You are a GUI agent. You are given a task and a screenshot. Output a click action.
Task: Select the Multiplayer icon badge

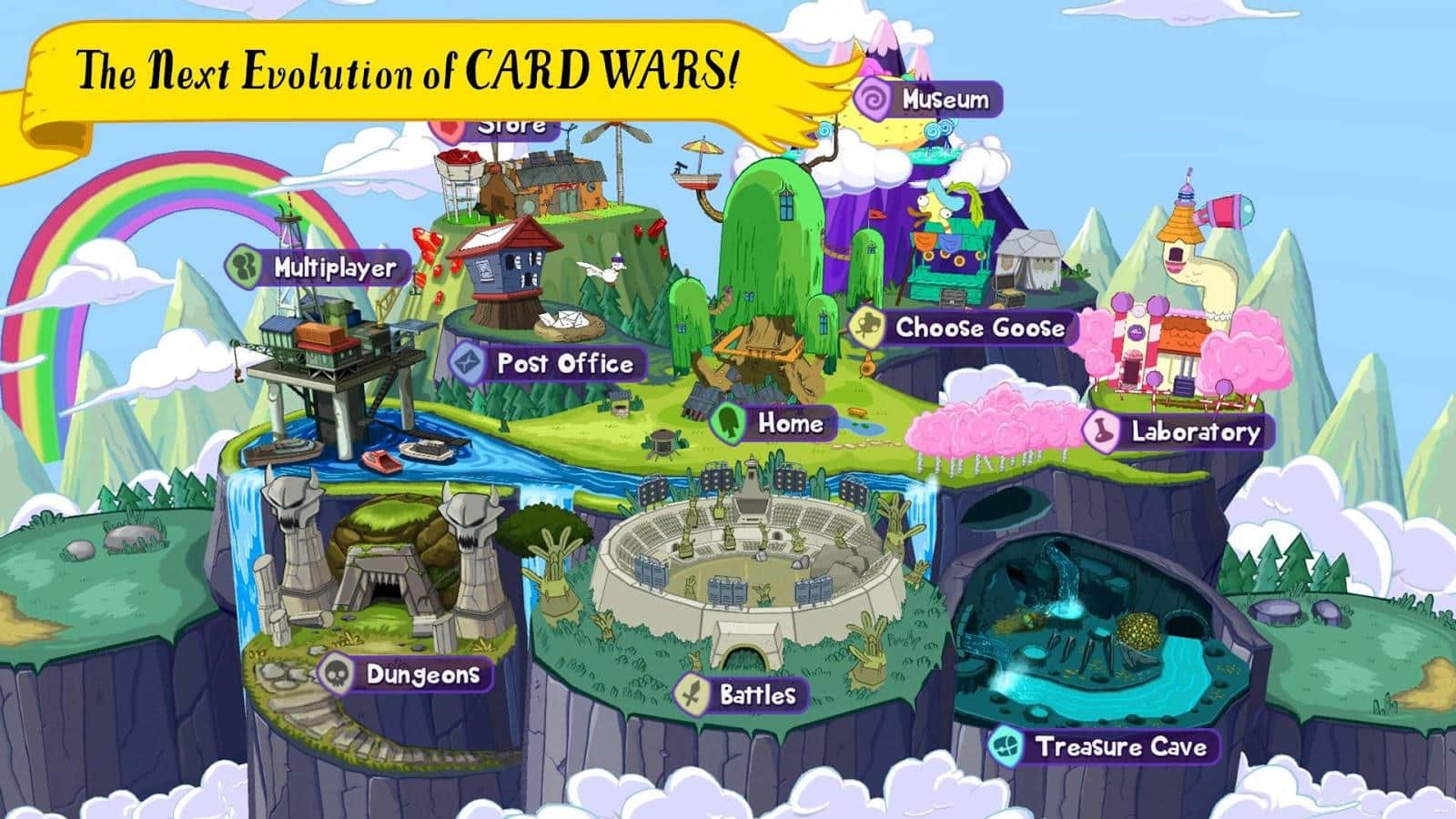(x=243, y=267)
